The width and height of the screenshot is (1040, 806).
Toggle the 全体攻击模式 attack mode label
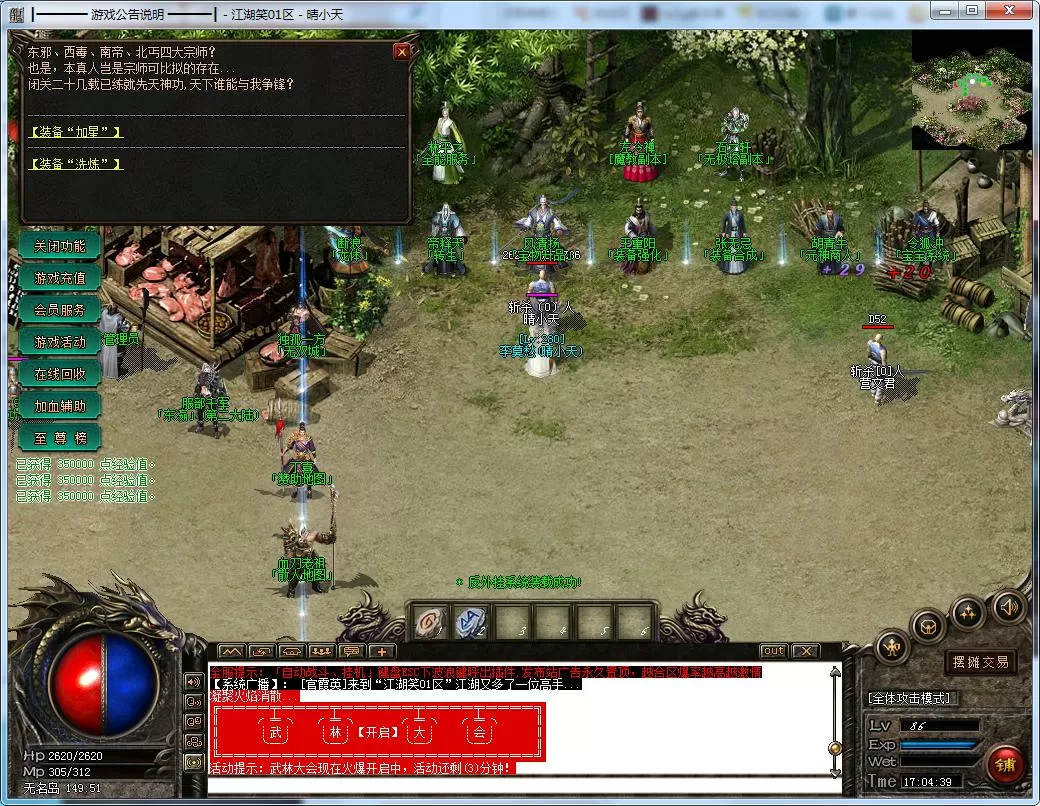910,698
